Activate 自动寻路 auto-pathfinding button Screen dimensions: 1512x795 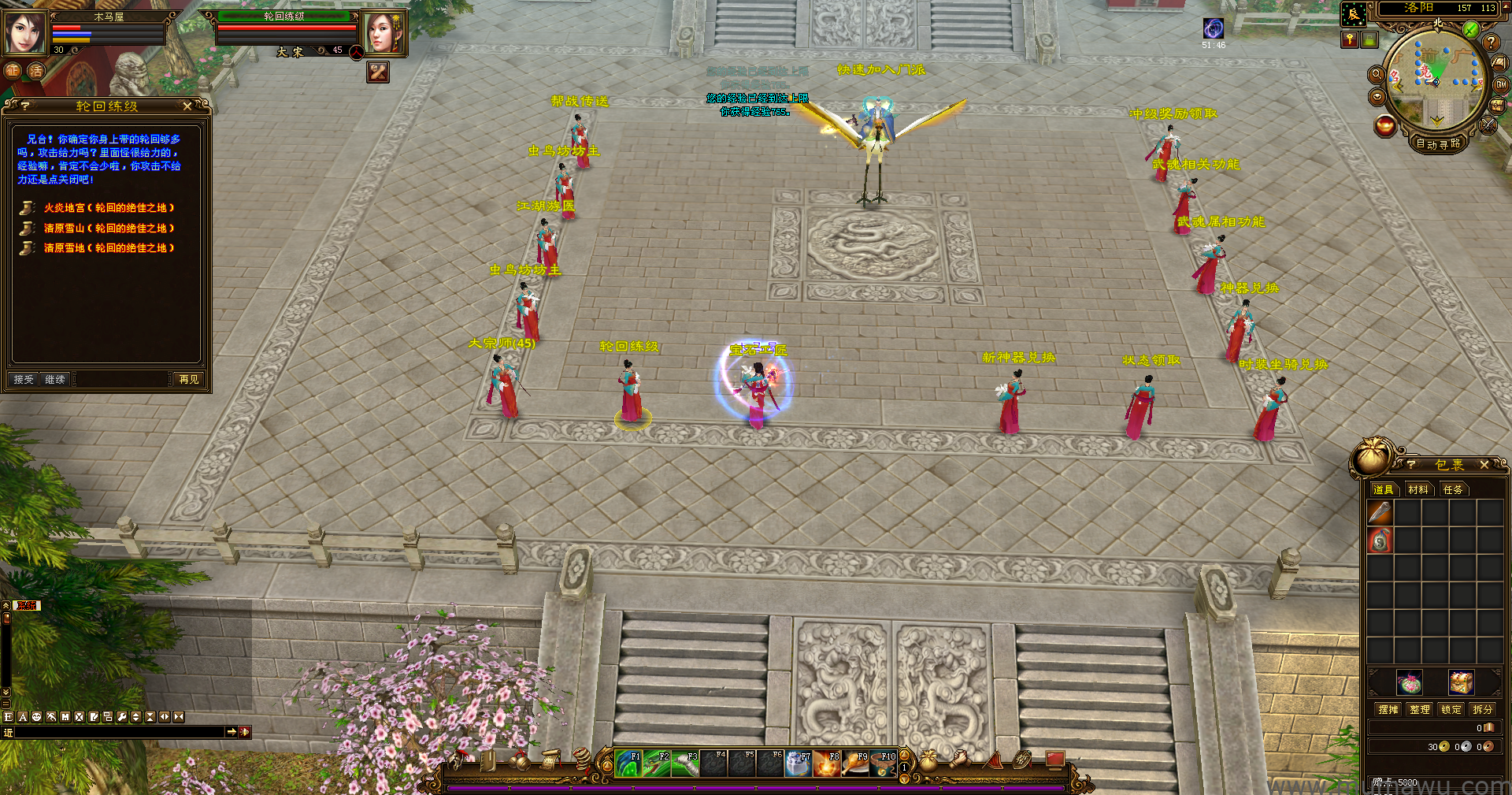[1438, 144]
